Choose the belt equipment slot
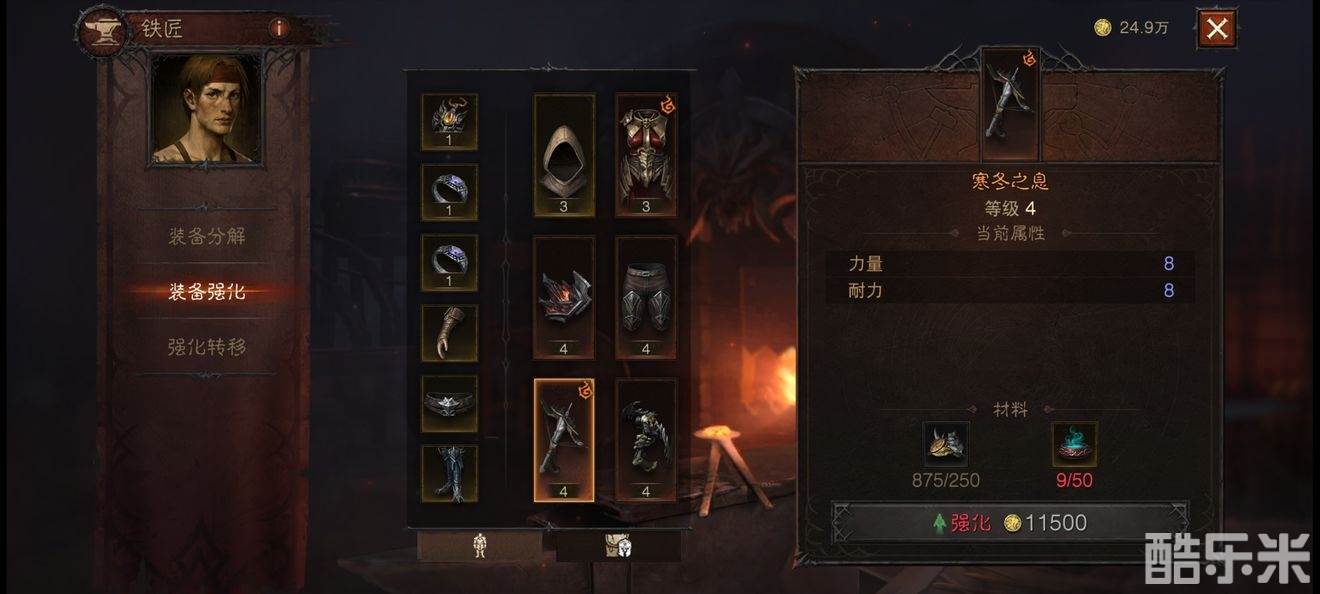The height and width of the screenshot is (594, 1320). tap(449, 403)
